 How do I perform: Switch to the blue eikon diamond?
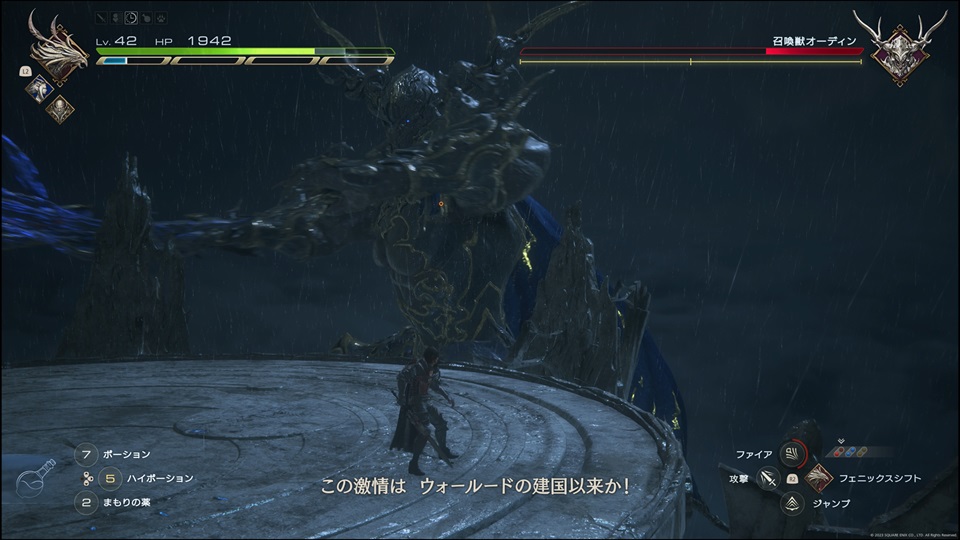(39, 88)
